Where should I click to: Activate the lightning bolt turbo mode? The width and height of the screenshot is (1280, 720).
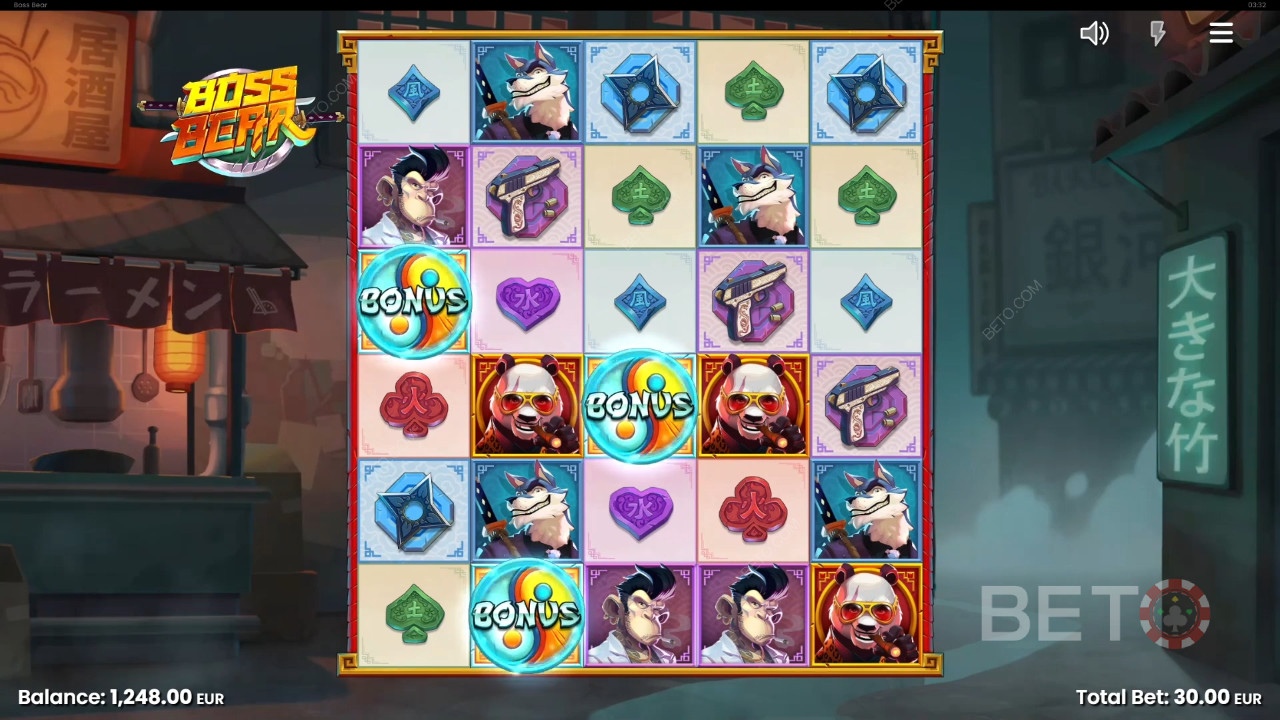[x=1158, y=34]
